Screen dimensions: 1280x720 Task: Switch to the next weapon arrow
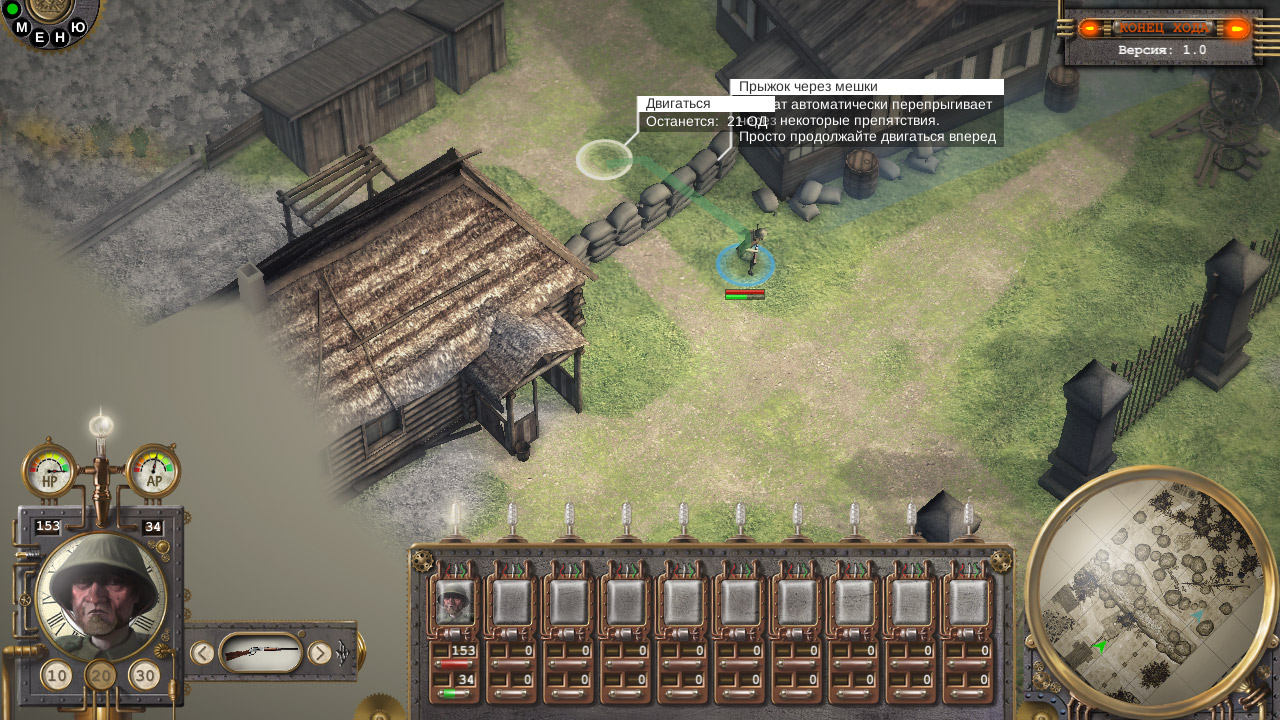tap(320, 654)
